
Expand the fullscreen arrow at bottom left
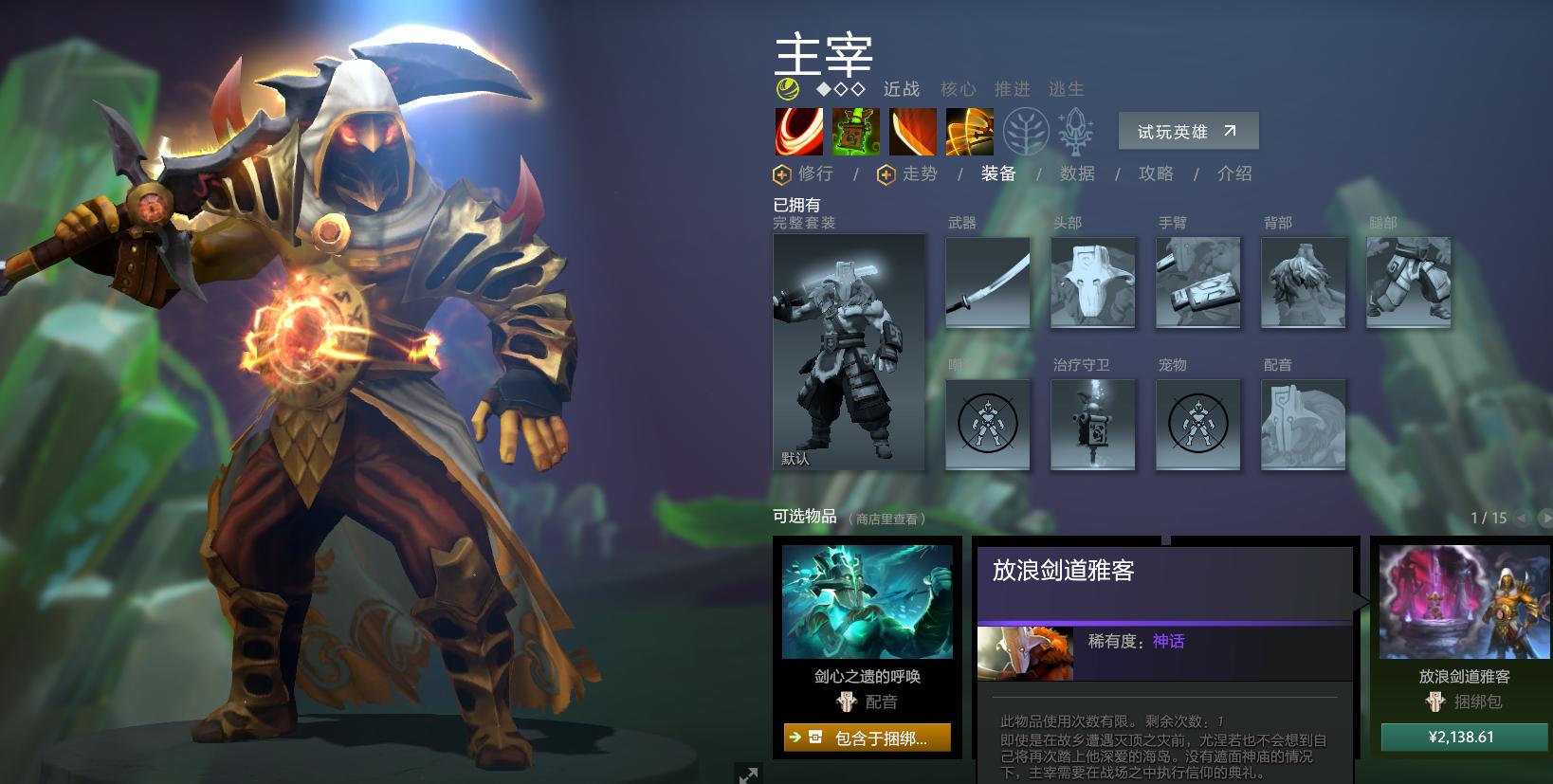tap(749, 775)
